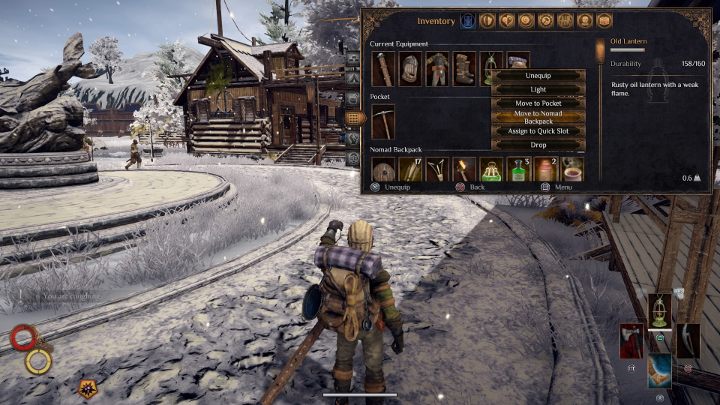
Task: Choose Unequip from the context menu
Action: 538,74
